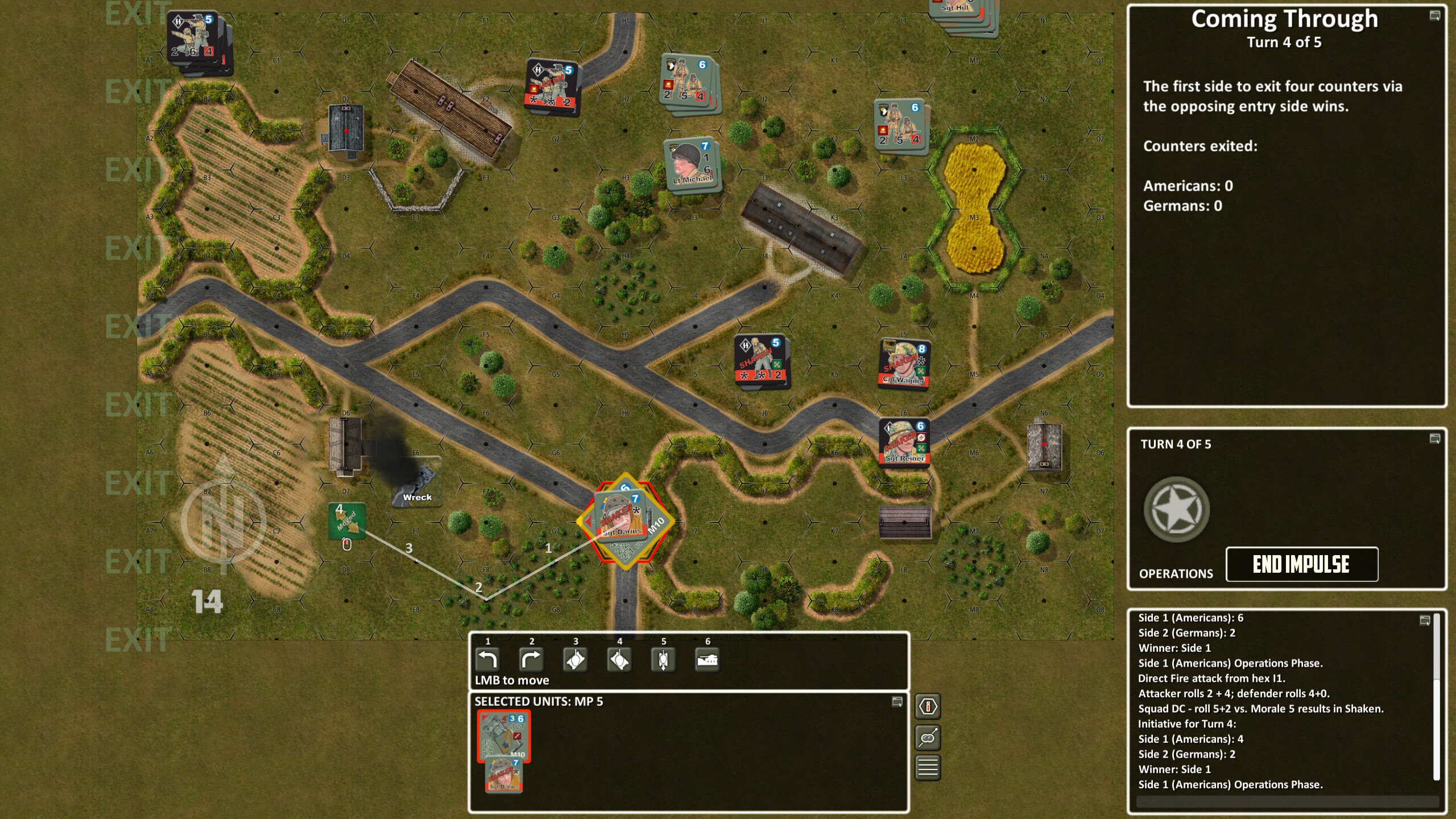Select the reverse movement icon
The height and width of the screenshot is (819, 1456).
pyautogui.click(x=663, y=660)
